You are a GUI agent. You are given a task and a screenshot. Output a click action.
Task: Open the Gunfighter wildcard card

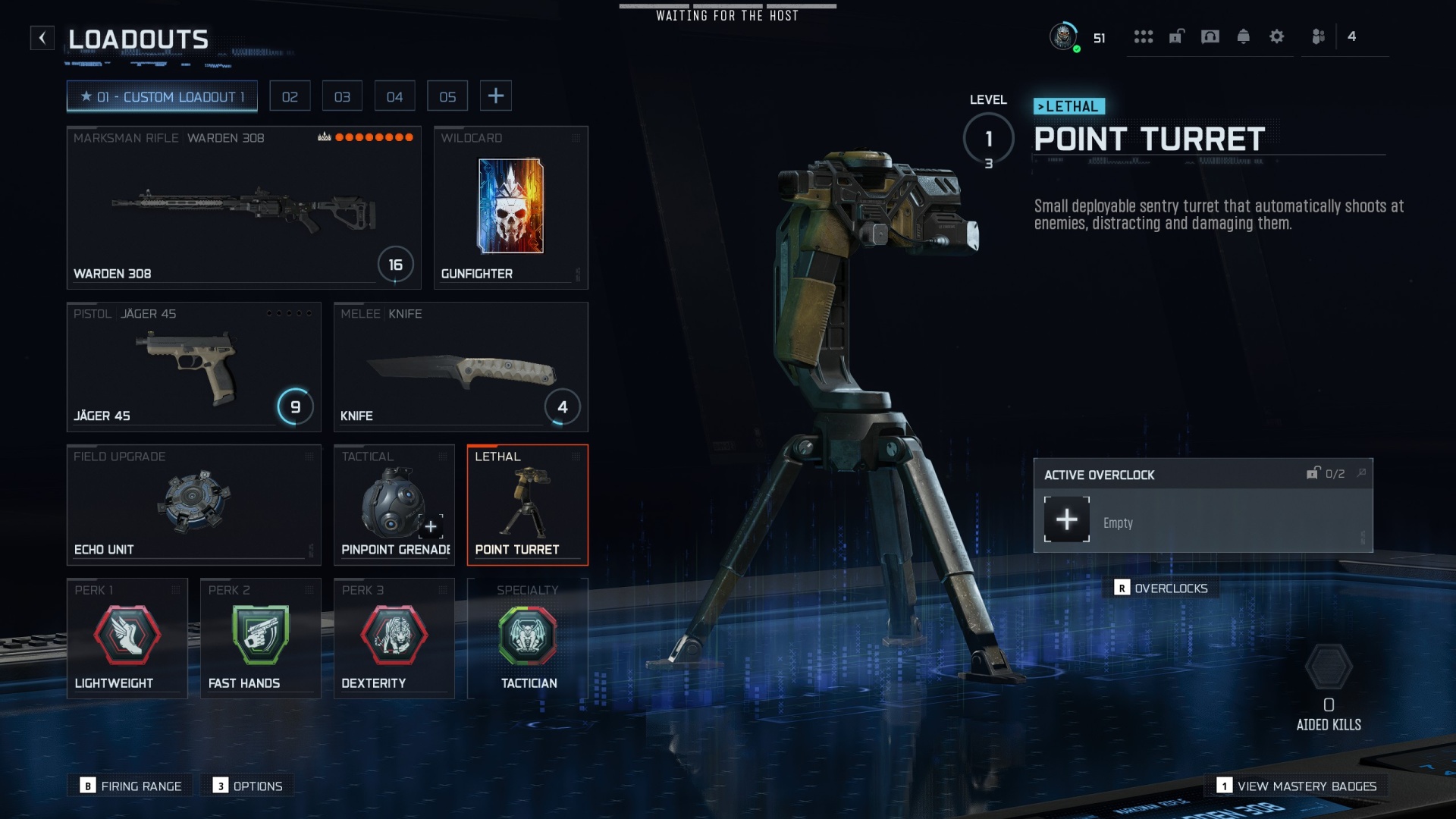click(x=510, y=207)
